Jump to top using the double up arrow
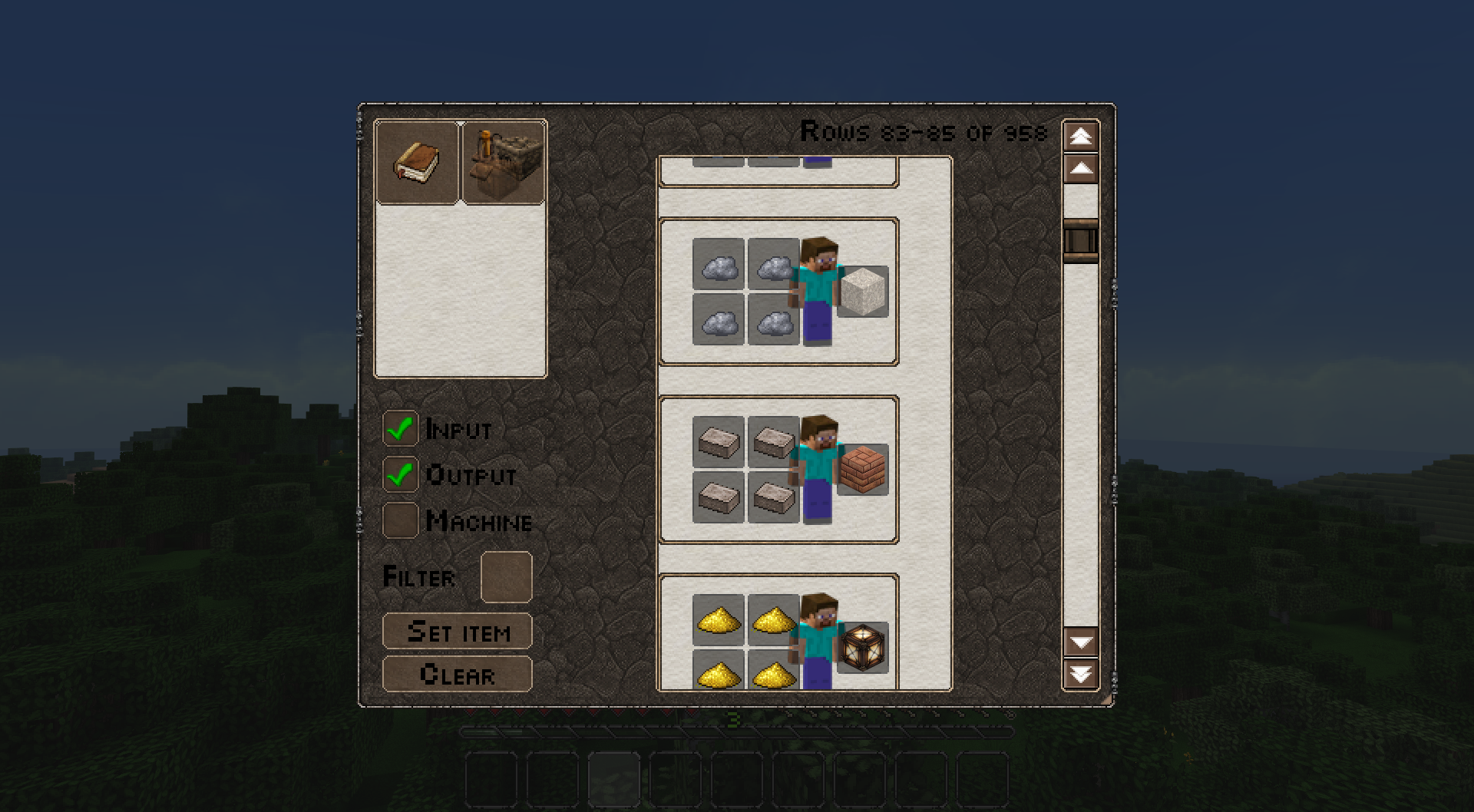Viewport: 1474px width, 812px height. pyautogui.click(x=1082, y=137)
